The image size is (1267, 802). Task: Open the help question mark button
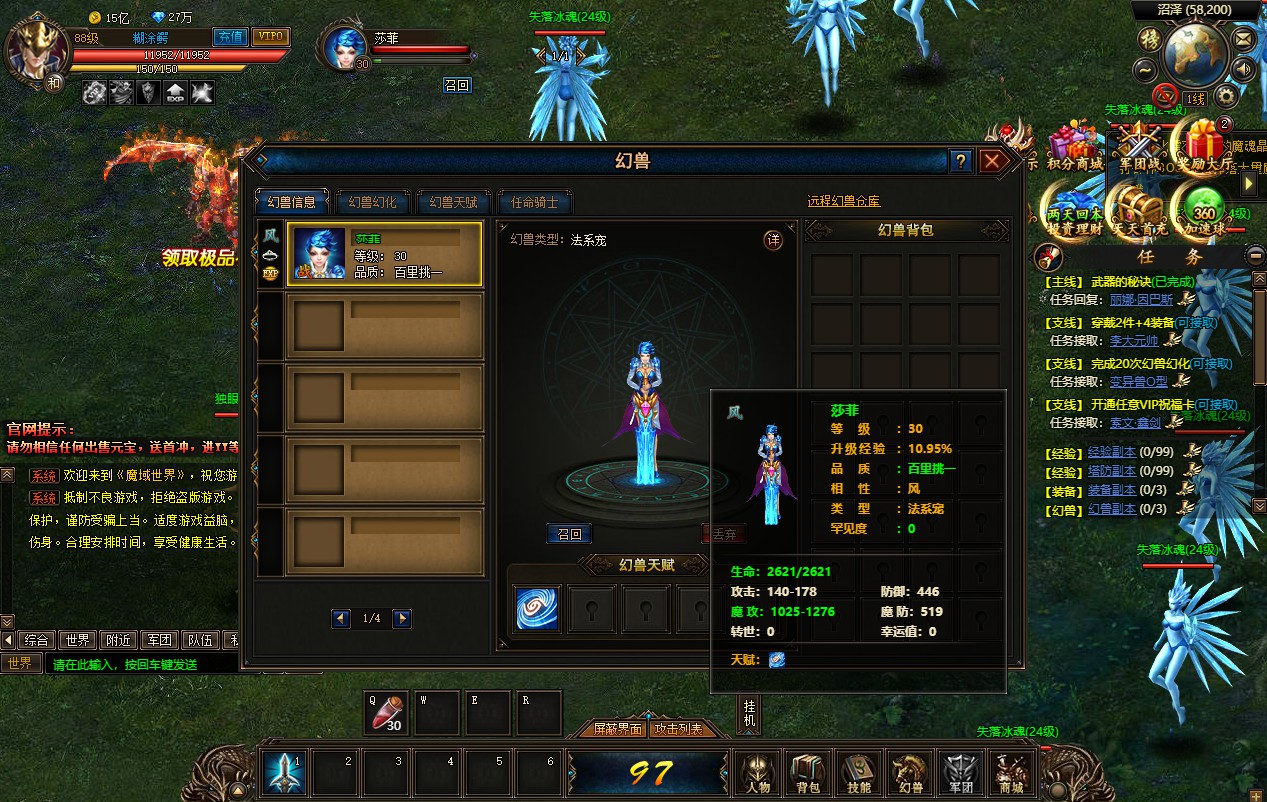pyautogui.click(x=961, y=161)
